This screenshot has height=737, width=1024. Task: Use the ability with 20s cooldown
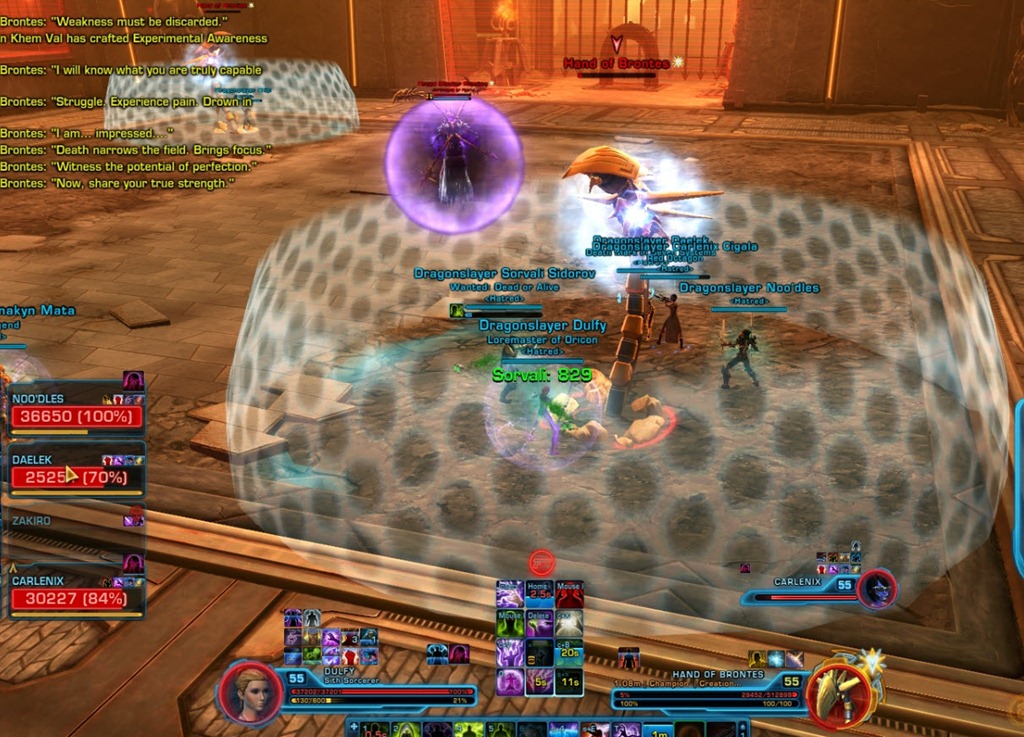tap(570, 653)
